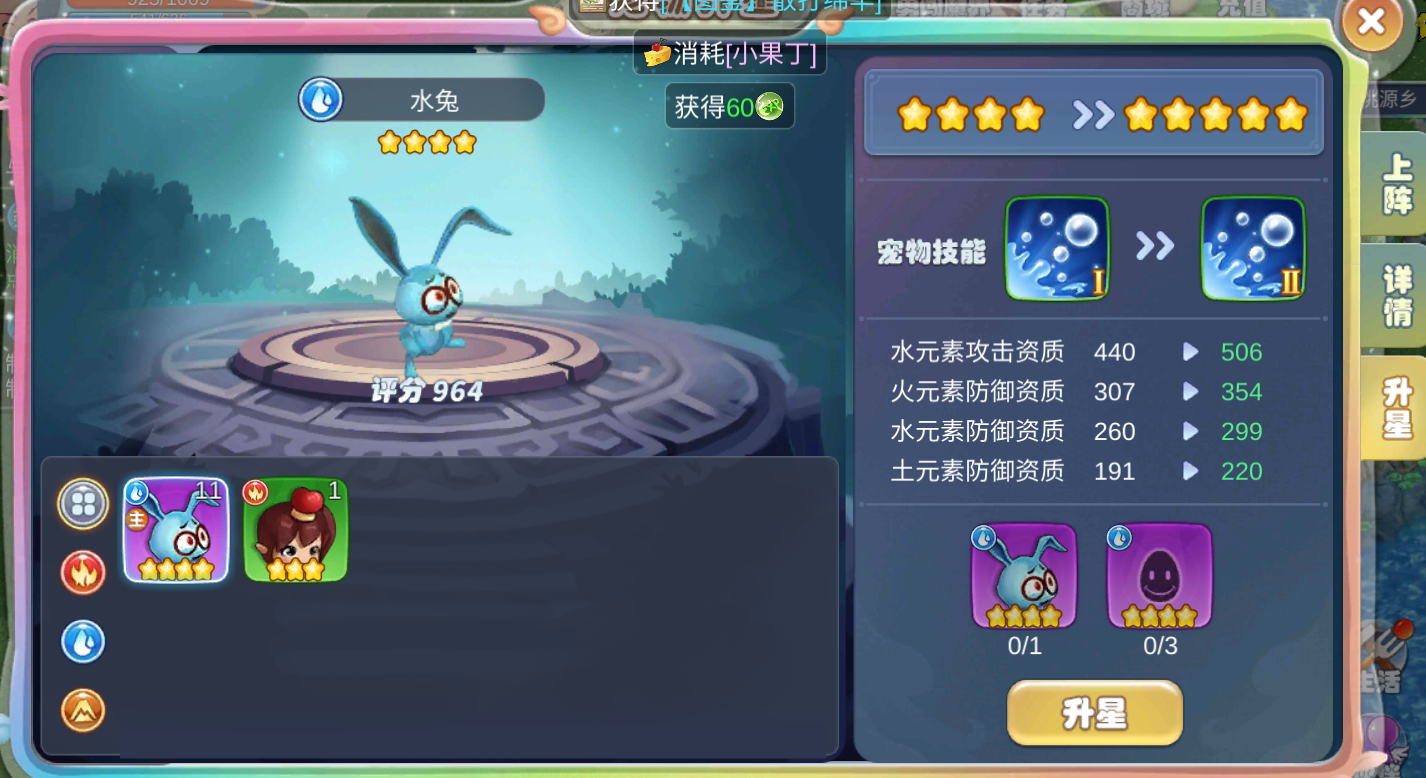Click the water element badge beside 水兔 name
The height and width of the screenshot is (778, 1426).
tap(320, 100)
